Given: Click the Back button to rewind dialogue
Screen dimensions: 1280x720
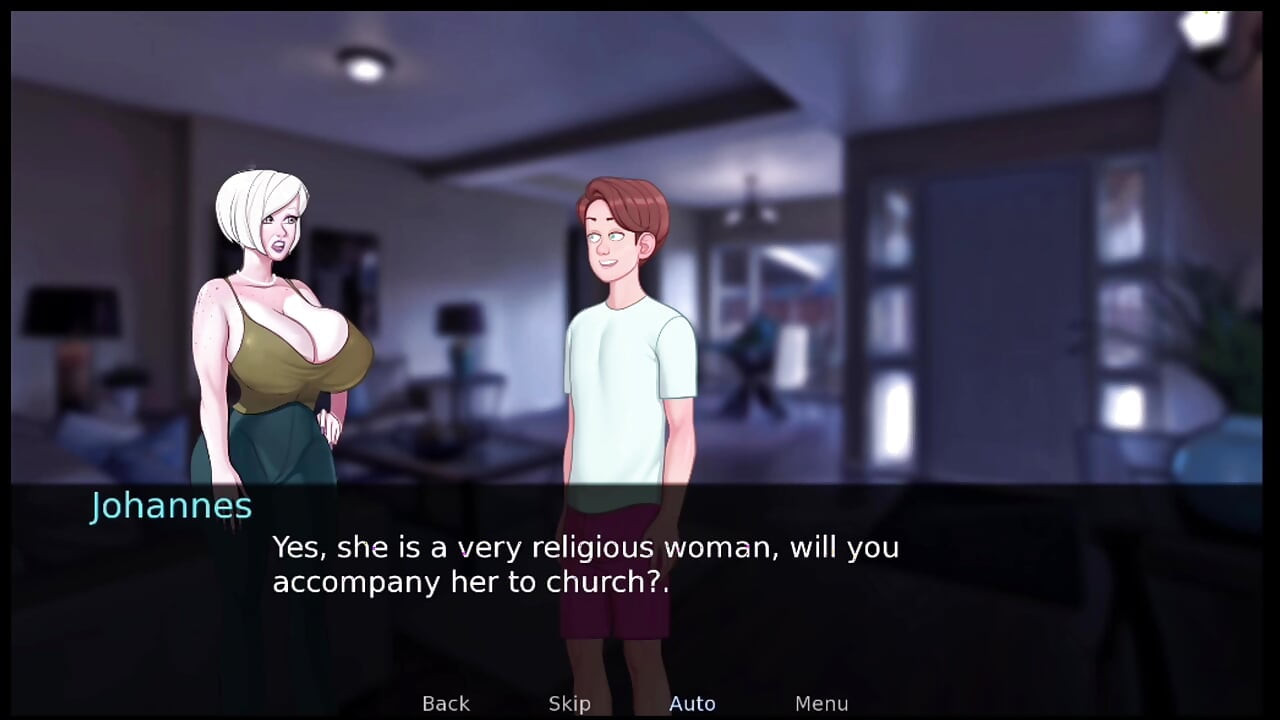Looking at the screenshot, I should (445, 703).
